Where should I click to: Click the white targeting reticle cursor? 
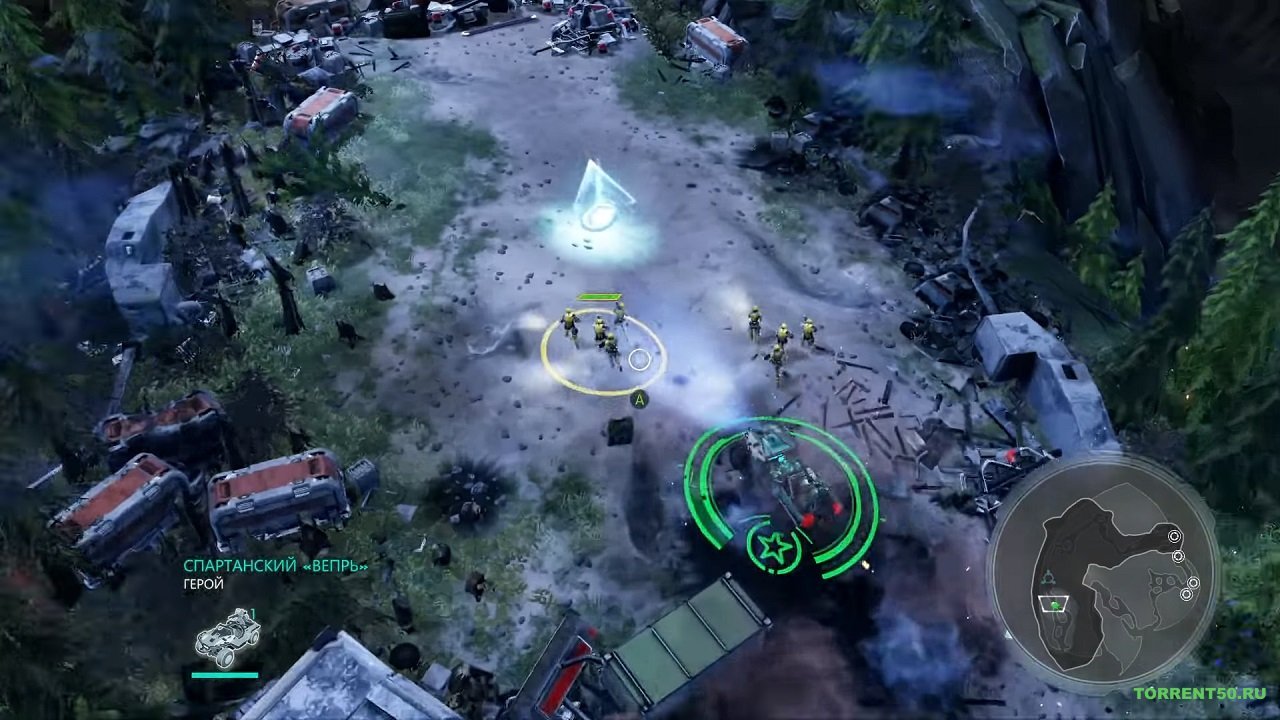click(x=638, y=358)
